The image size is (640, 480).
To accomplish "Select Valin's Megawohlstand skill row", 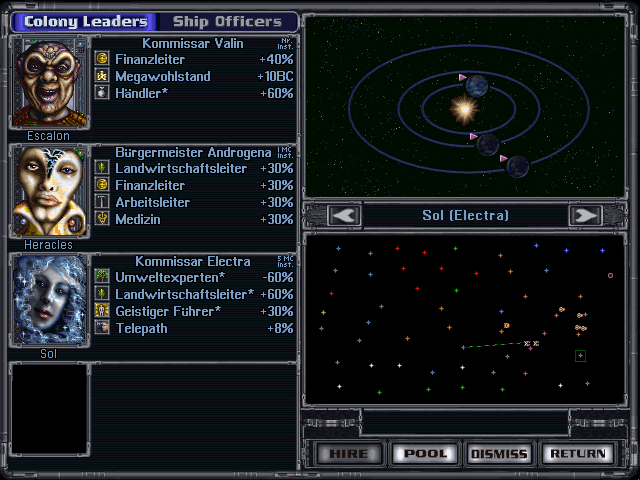I will 194,76.
